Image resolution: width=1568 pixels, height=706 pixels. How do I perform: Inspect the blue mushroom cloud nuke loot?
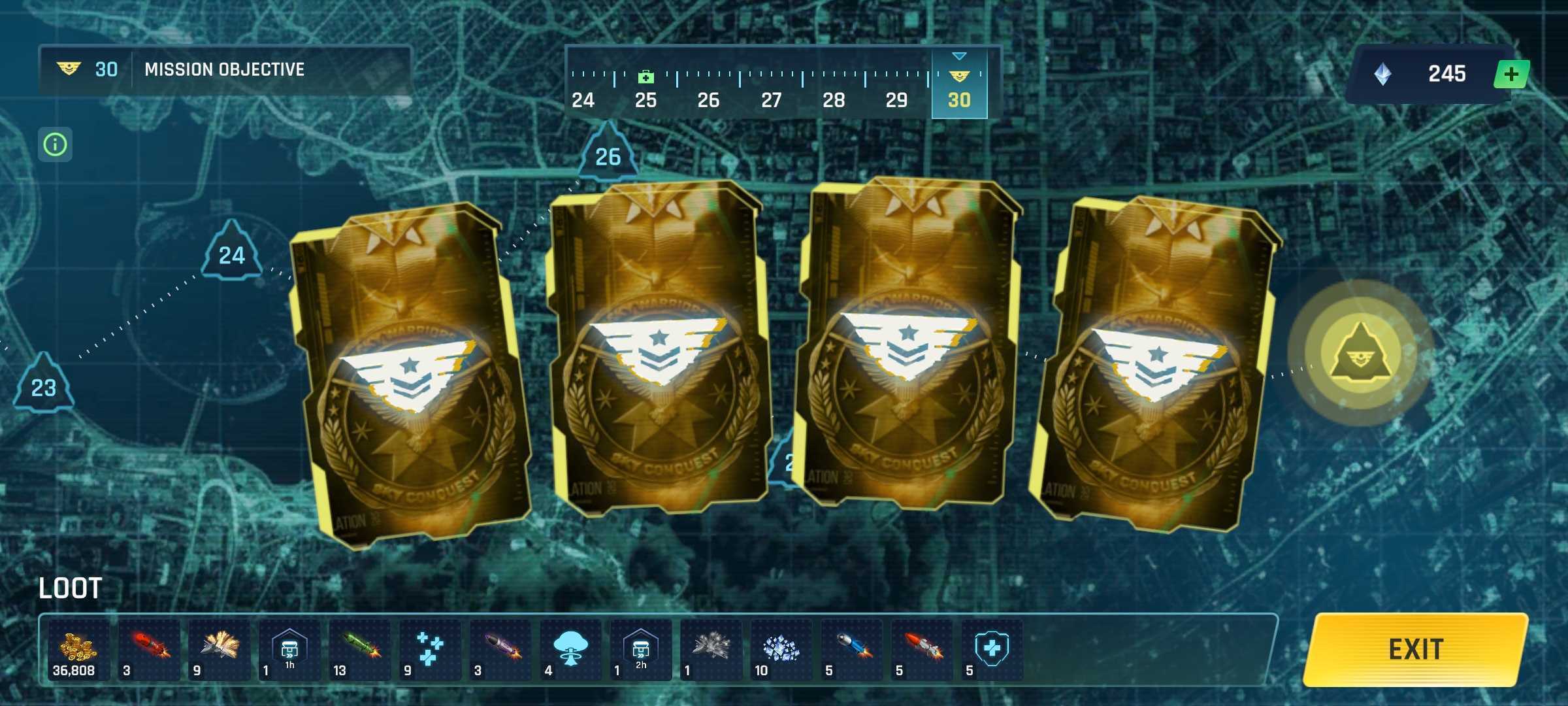pyautogui.click(x=570, y=651)
